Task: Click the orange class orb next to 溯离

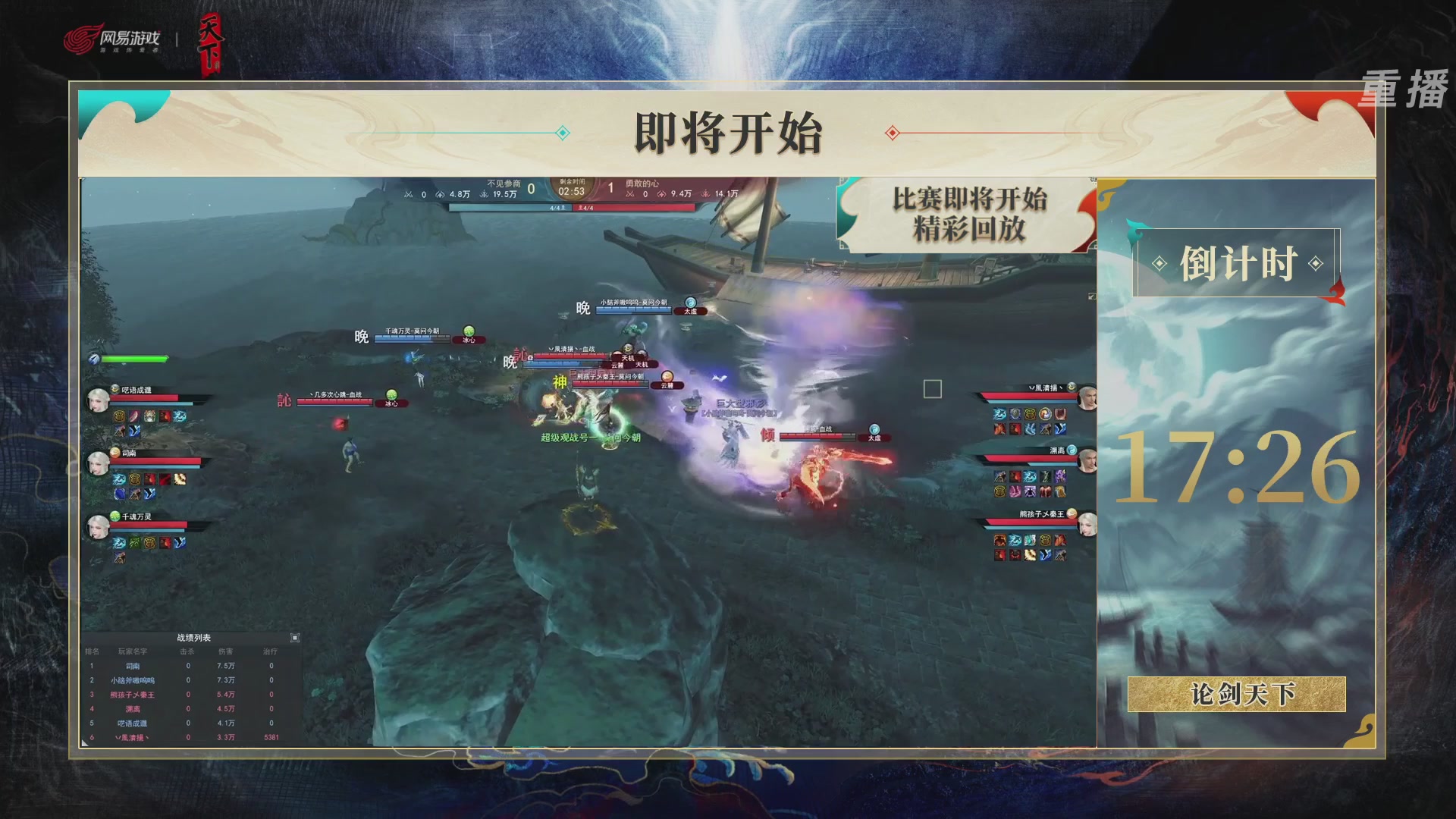Action: tap(1072, 450)
